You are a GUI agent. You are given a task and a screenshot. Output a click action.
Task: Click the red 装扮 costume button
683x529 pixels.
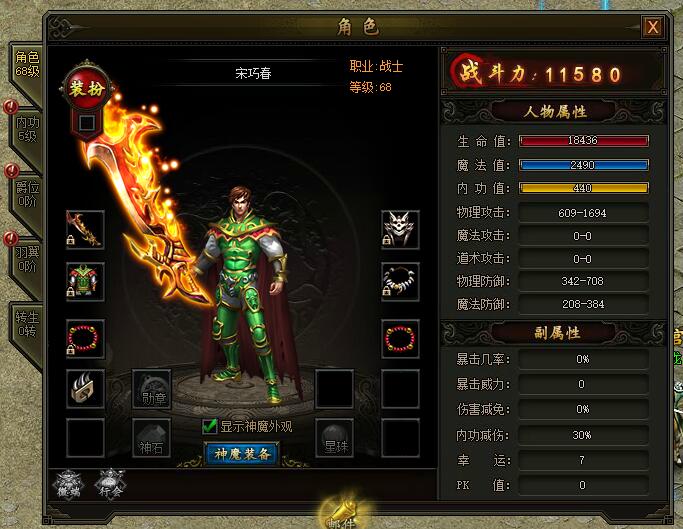pos(84,88)
